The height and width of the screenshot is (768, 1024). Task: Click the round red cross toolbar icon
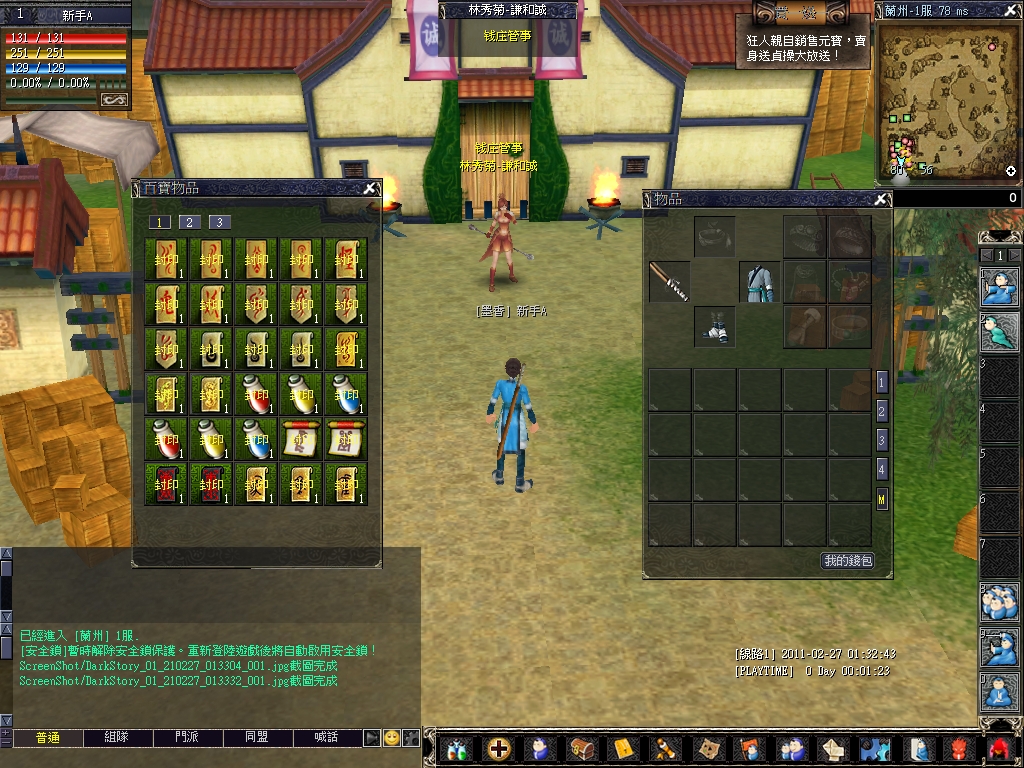pos(498,748)
